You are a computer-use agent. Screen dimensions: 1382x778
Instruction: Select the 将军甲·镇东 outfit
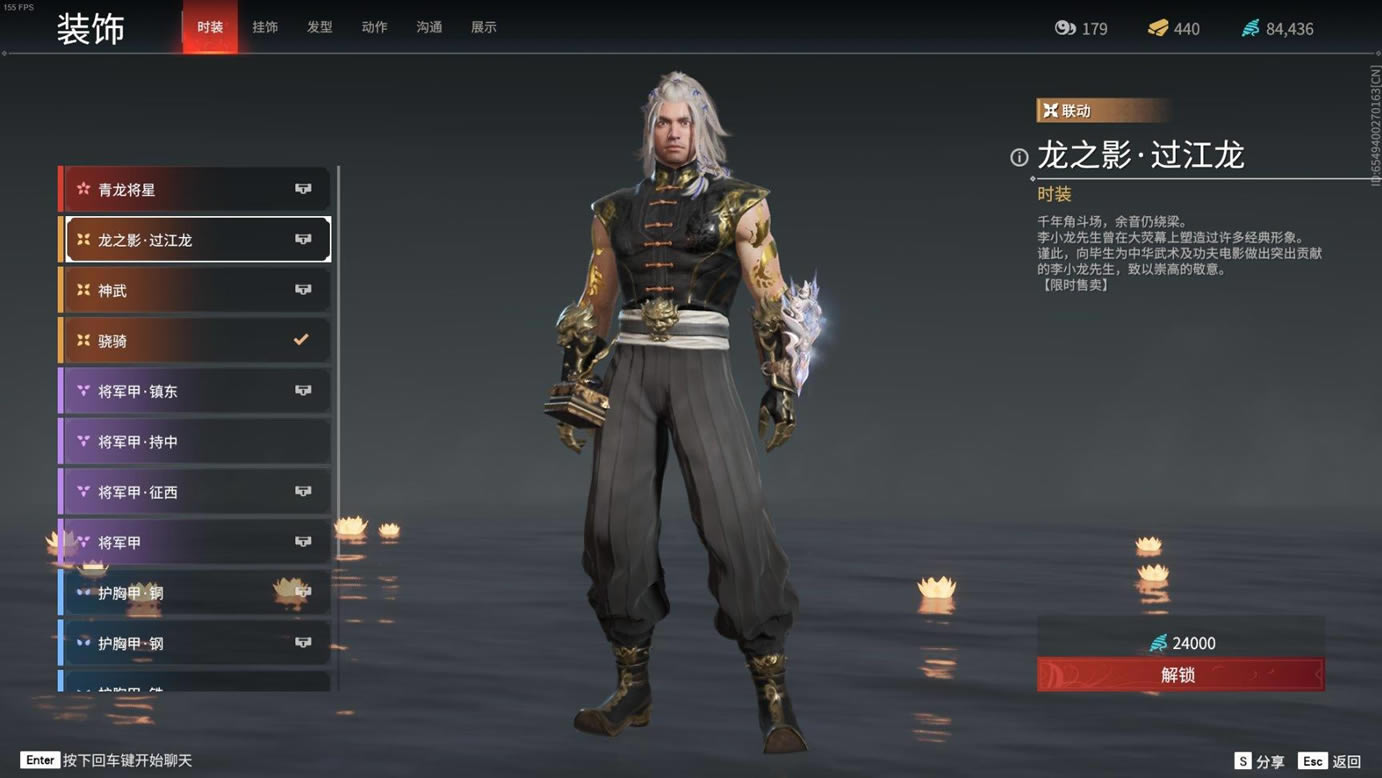pos(196,391)
